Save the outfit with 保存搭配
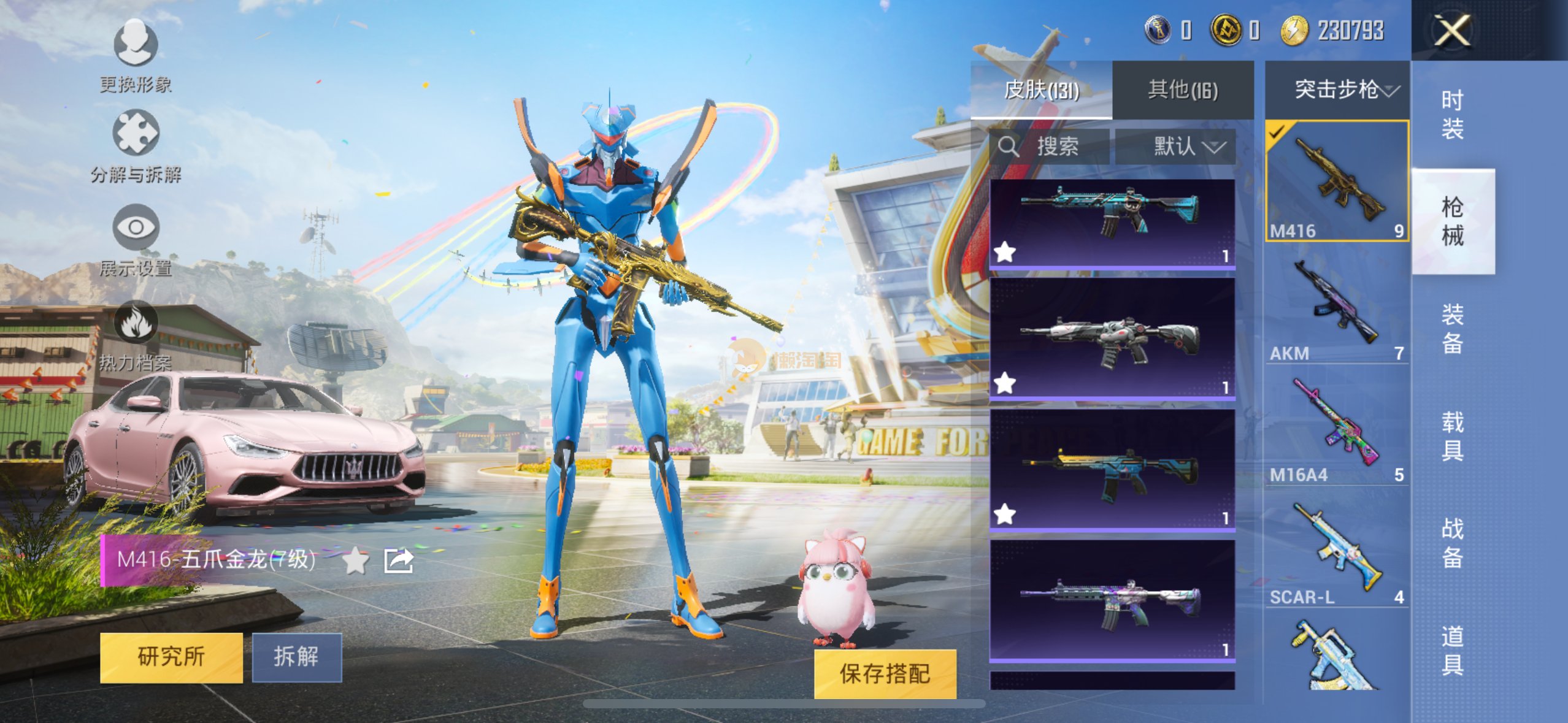Image resolution: width=1568 pixels, height=723 pixels. point(885,673)
